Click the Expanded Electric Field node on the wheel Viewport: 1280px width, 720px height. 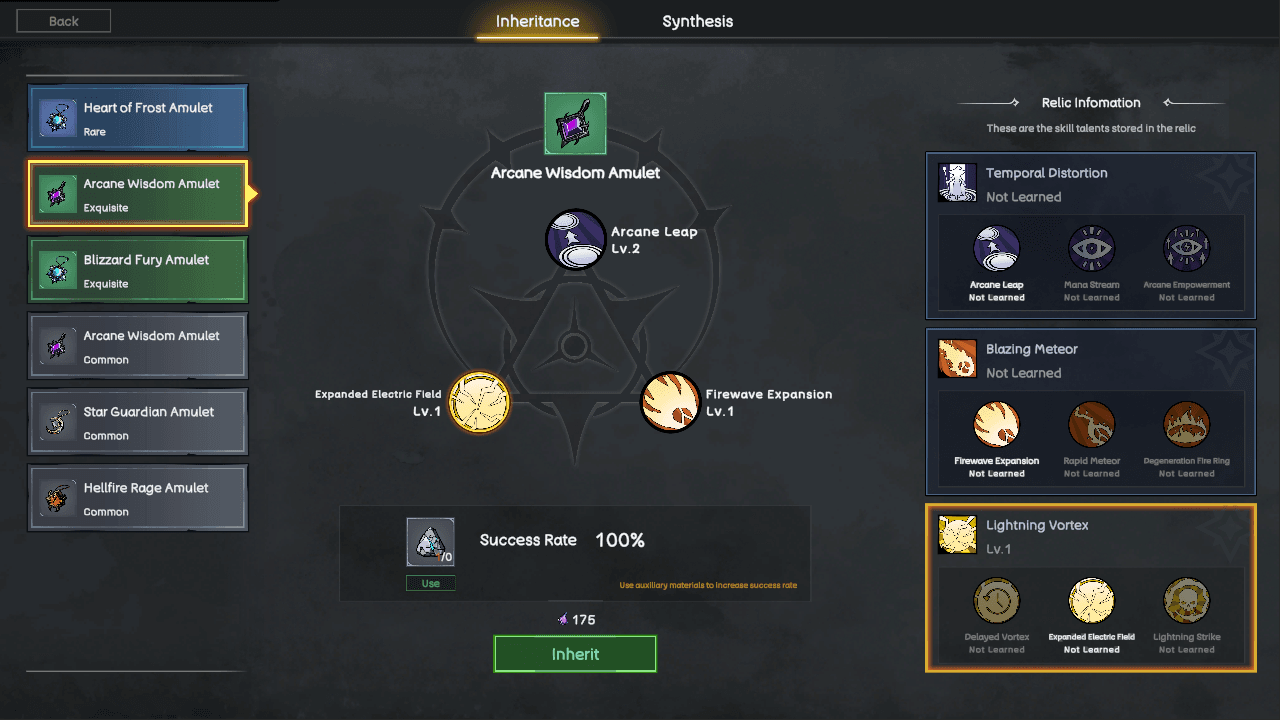(478, 402)
